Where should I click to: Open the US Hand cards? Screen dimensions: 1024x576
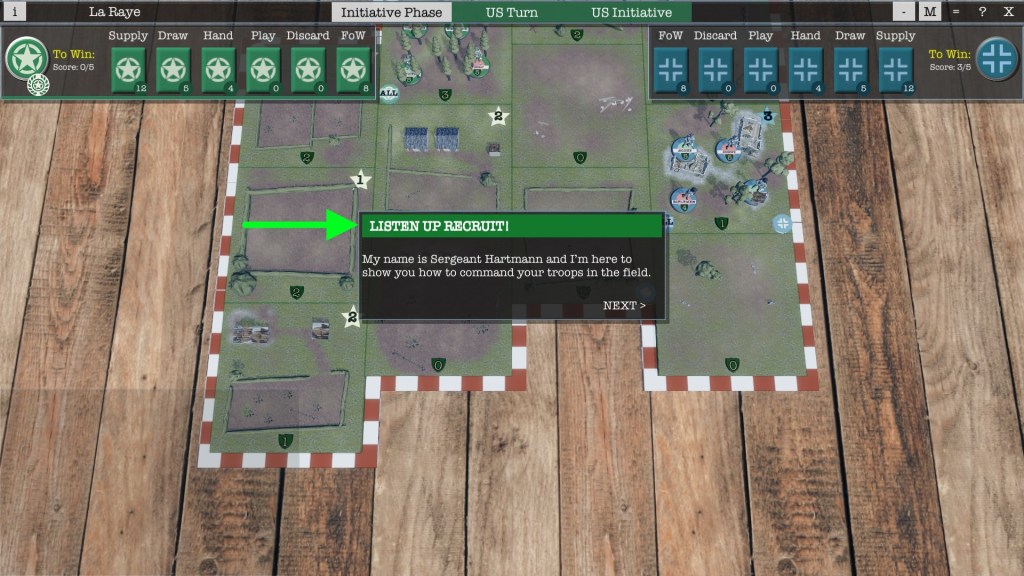click(218, 70)
